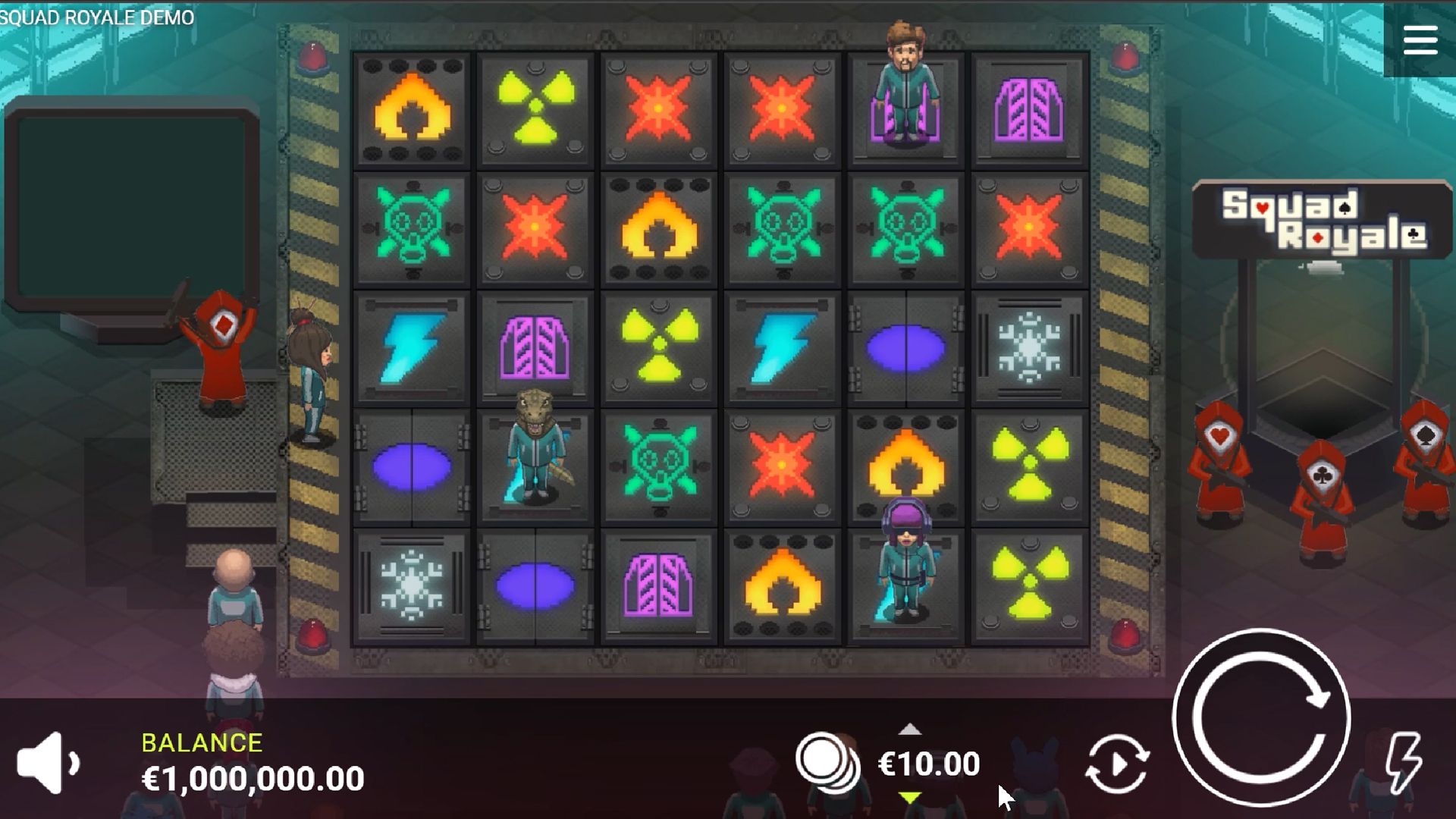Toggle the sound speaker icon
Image resolution: width=1456 pixels, height=819 pixels.
tap(47, 763)
